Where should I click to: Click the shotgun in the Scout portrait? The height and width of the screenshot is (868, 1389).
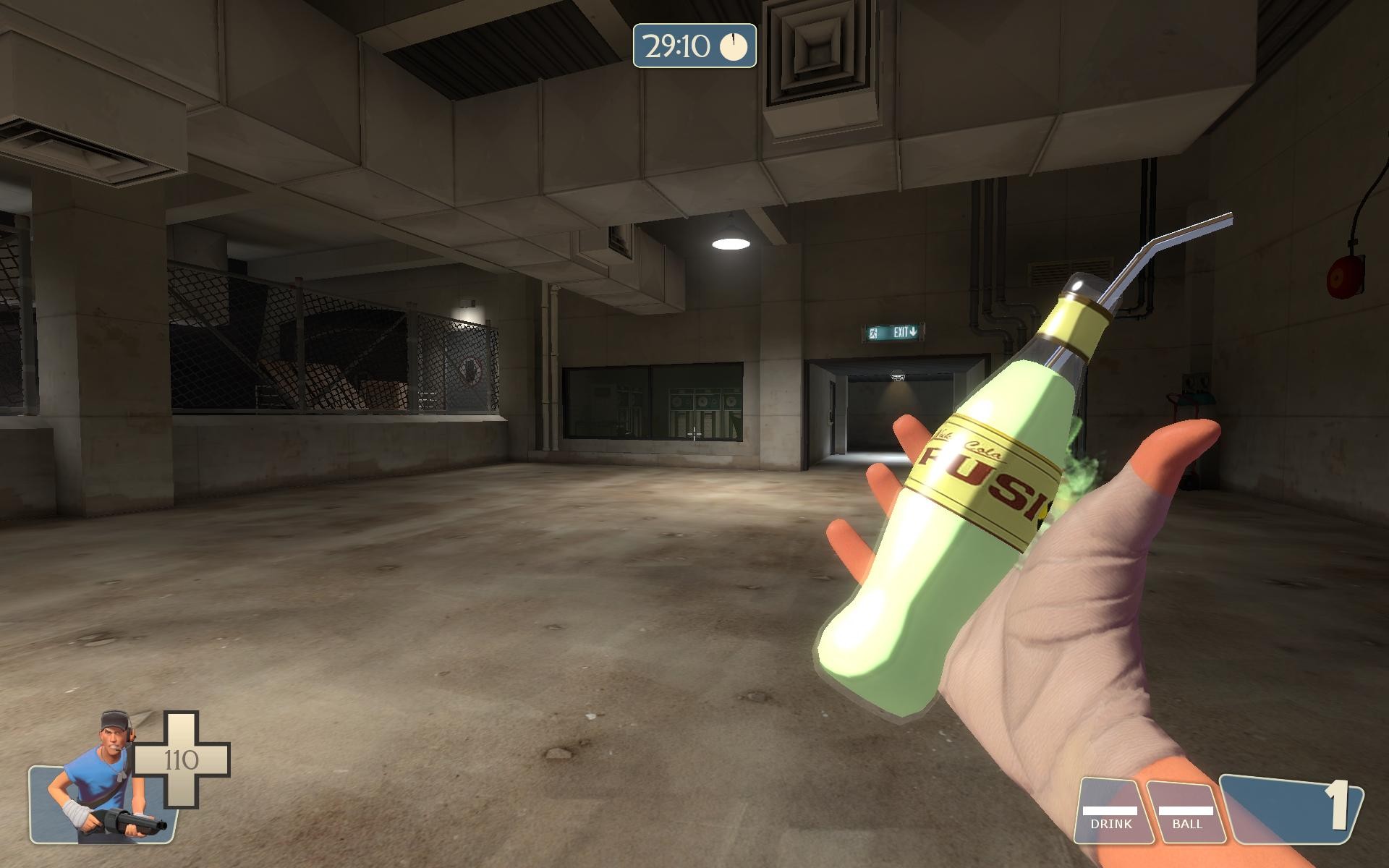127,821
